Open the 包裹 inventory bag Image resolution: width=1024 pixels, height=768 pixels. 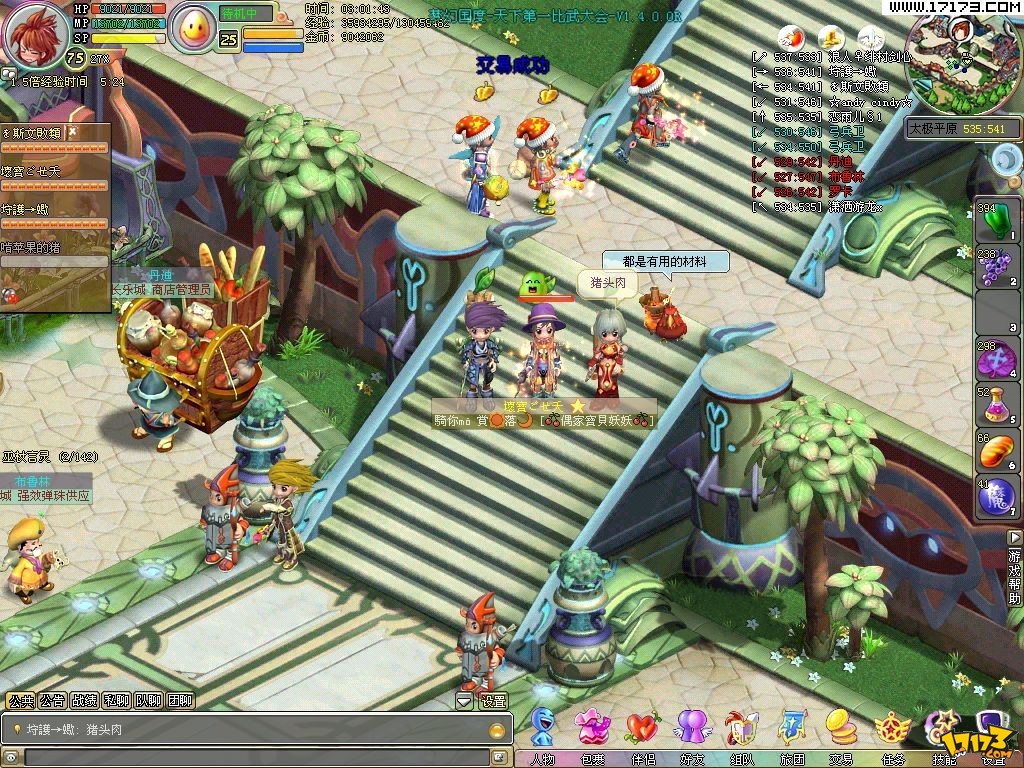tap(593, 730)
